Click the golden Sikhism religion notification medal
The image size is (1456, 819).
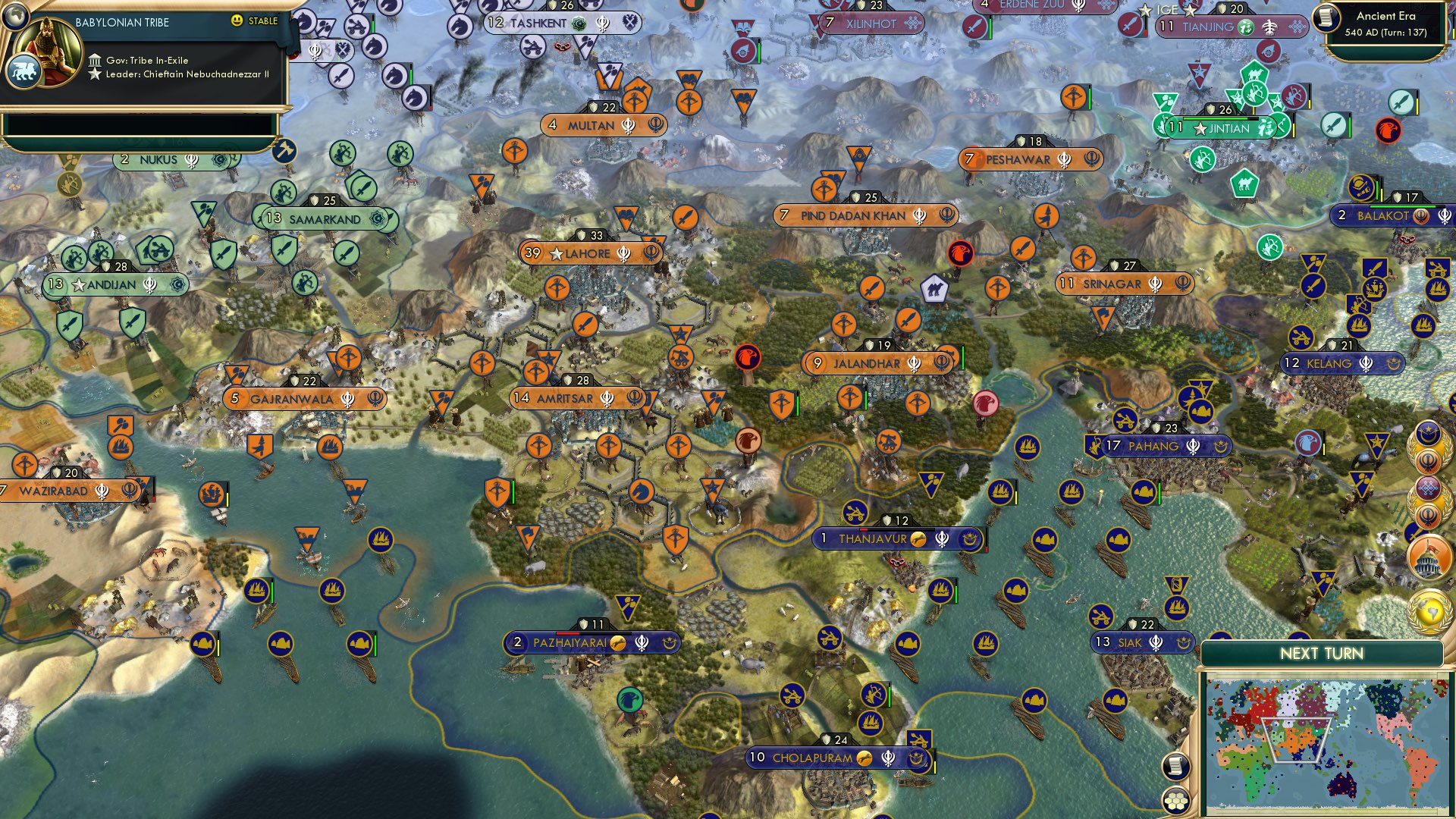point(1427,459)
